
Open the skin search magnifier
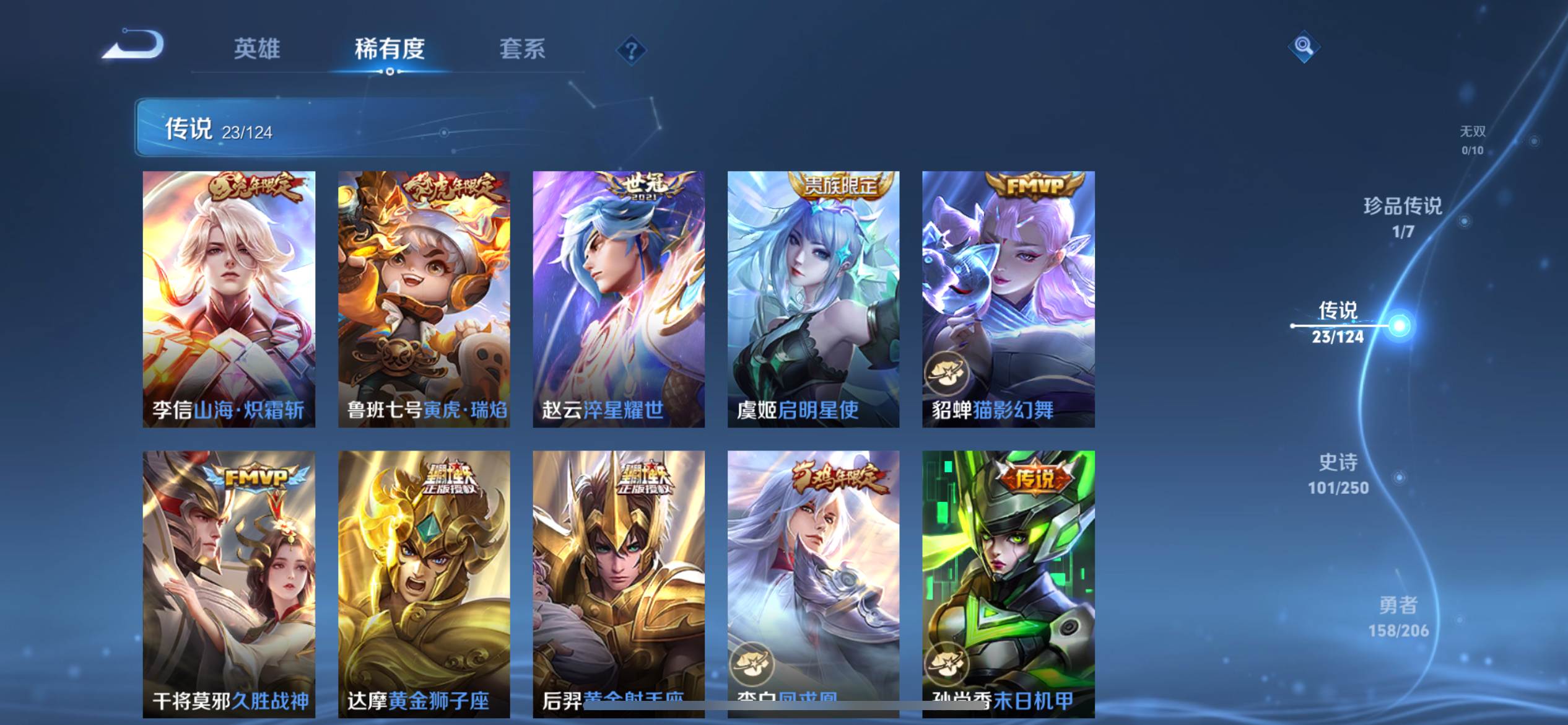click(1304, 46)
